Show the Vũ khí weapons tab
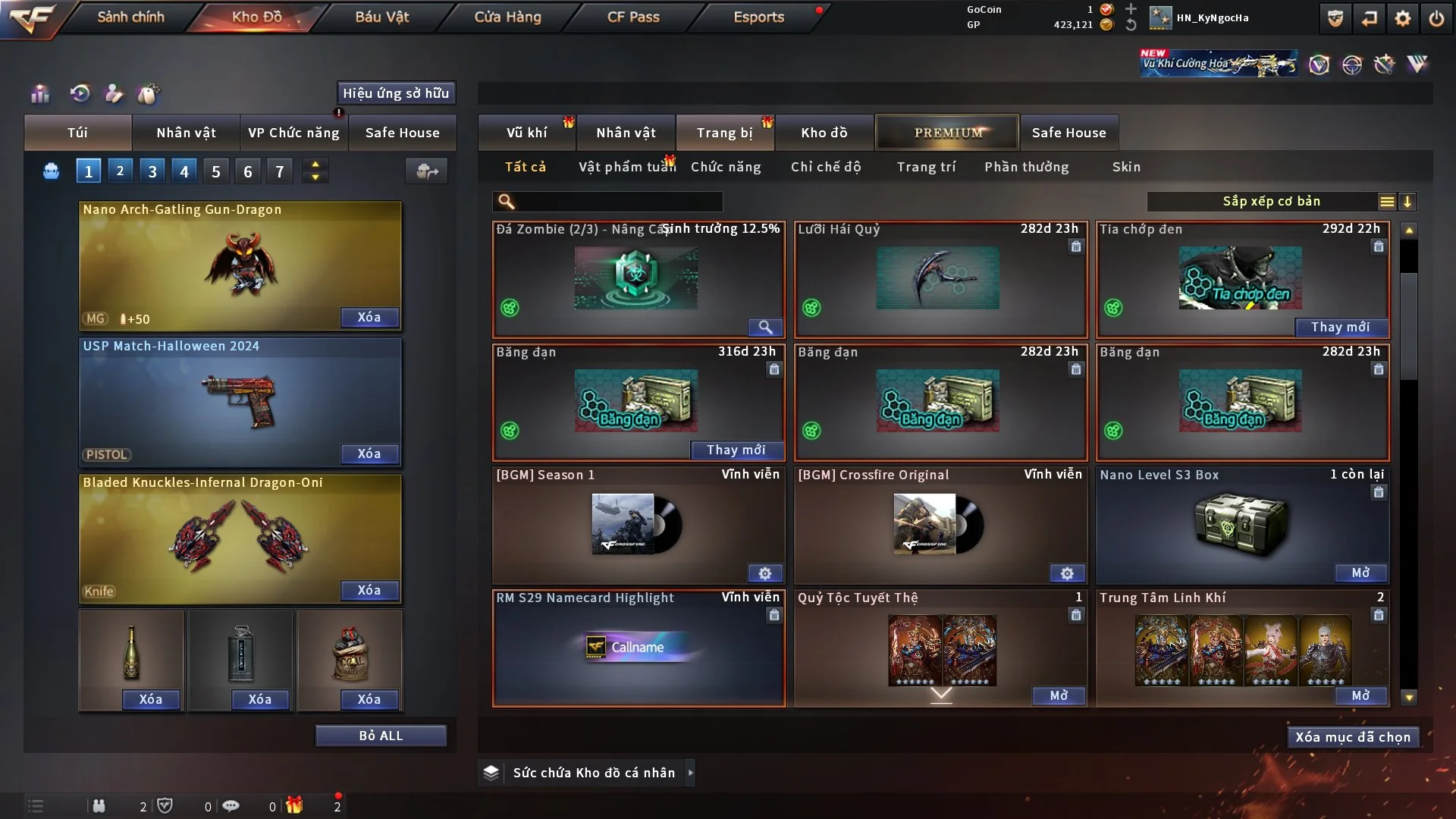This screenshot has width=1456, height=819. [x=526, y=133]
